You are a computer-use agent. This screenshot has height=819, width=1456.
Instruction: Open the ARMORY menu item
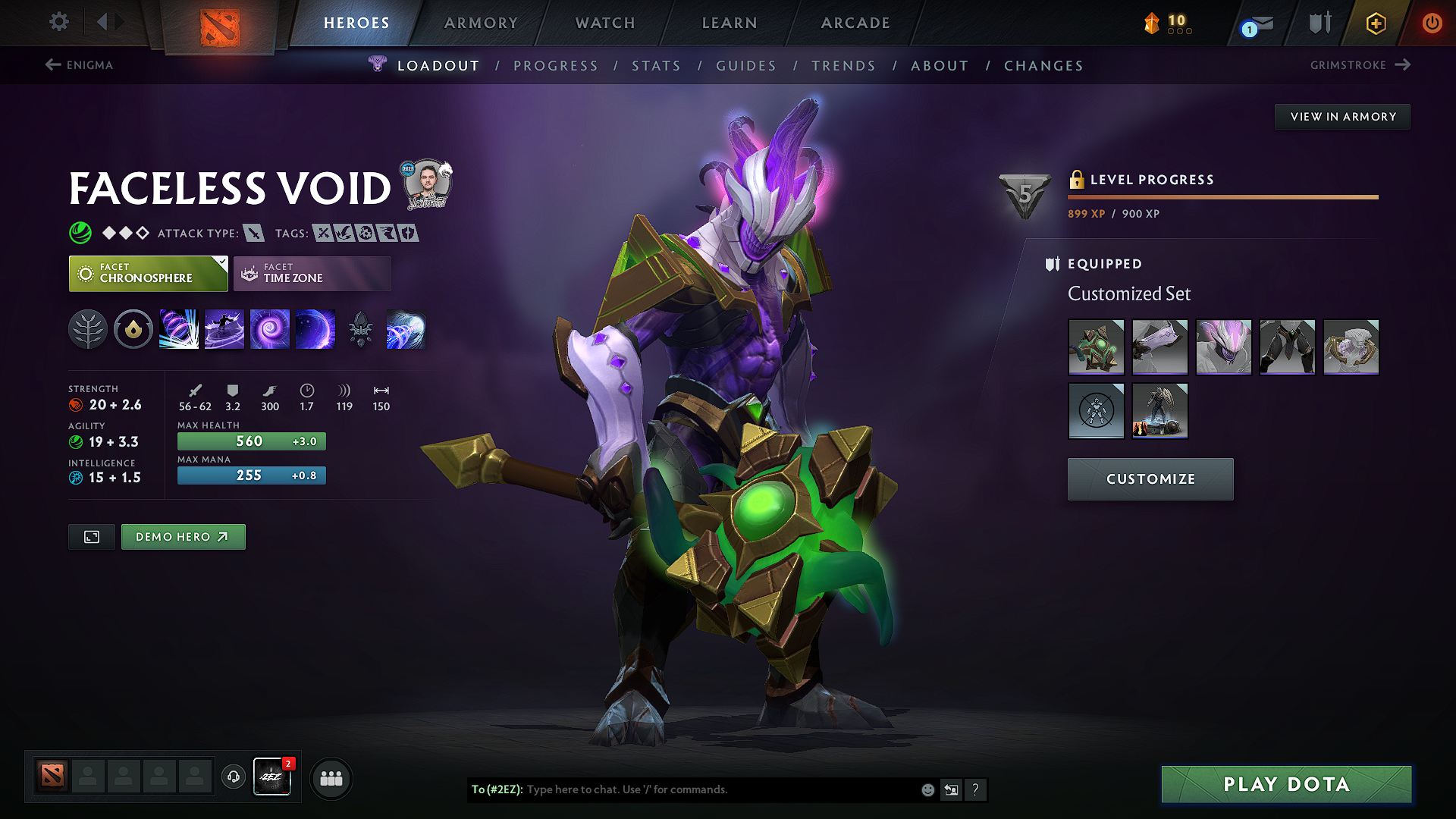tap(481, 22)
